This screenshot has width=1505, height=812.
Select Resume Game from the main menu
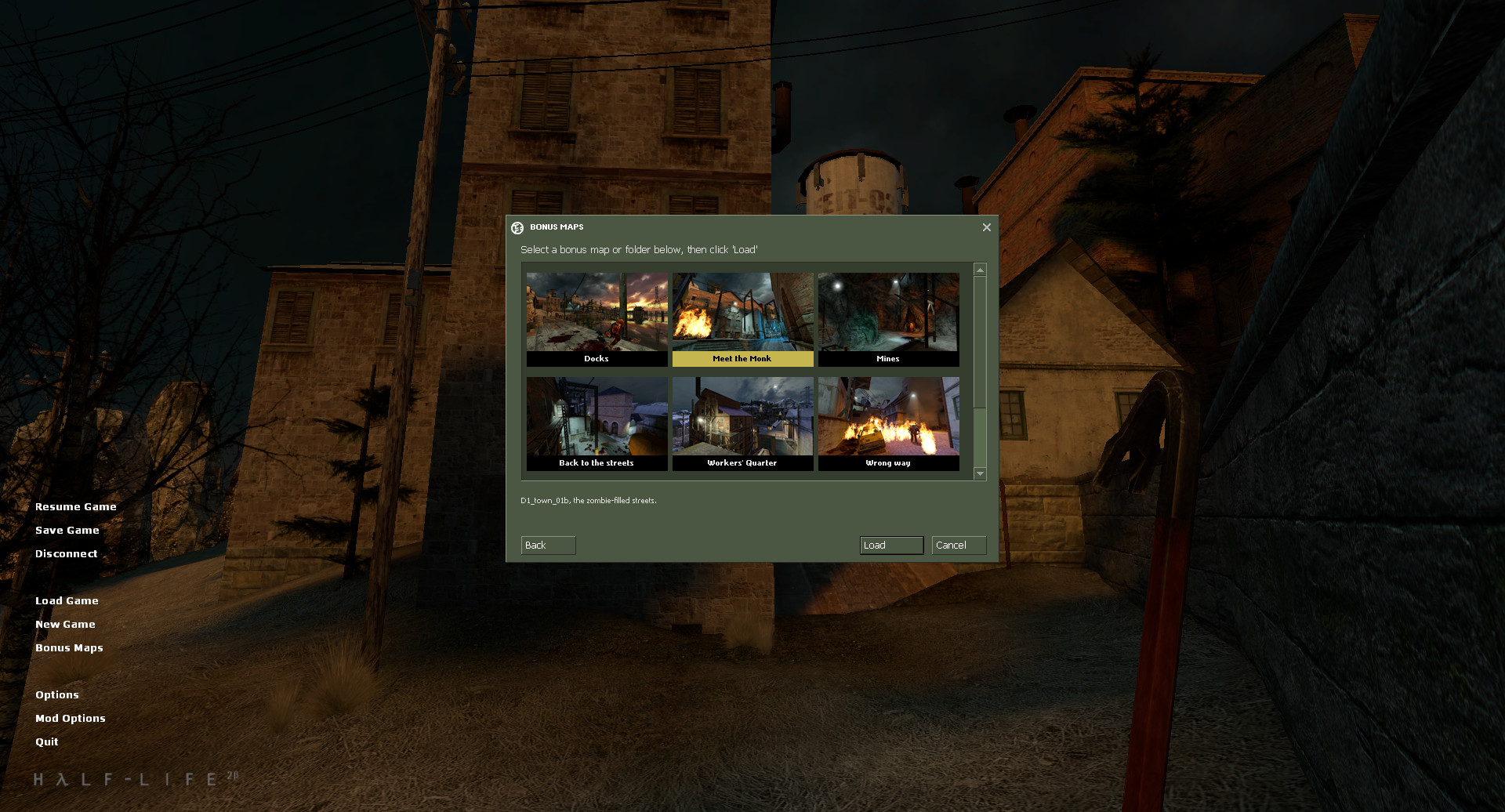(75, 506)
